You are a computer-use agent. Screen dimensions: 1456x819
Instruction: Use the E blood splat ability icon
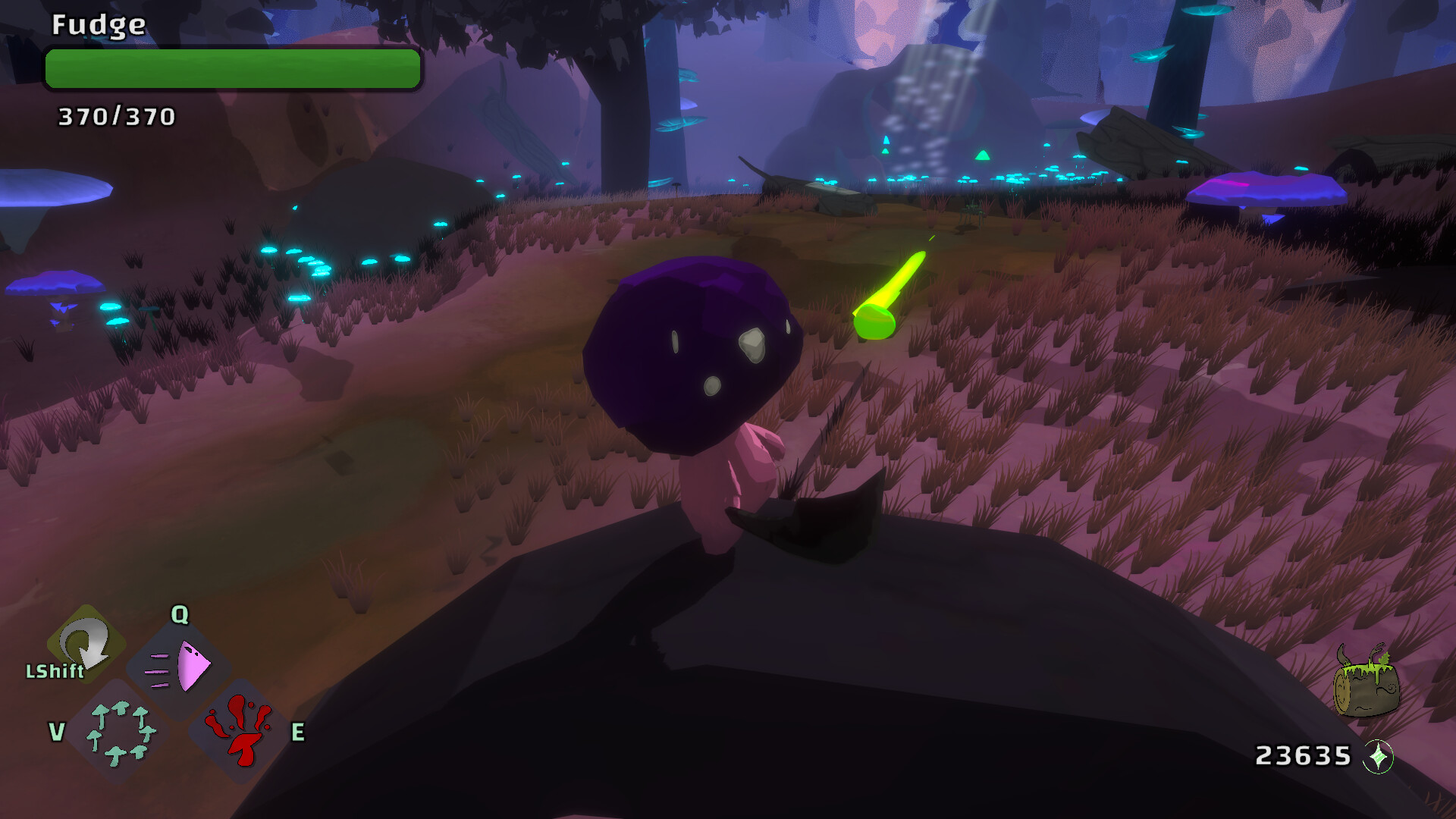[x=240, y=732]
